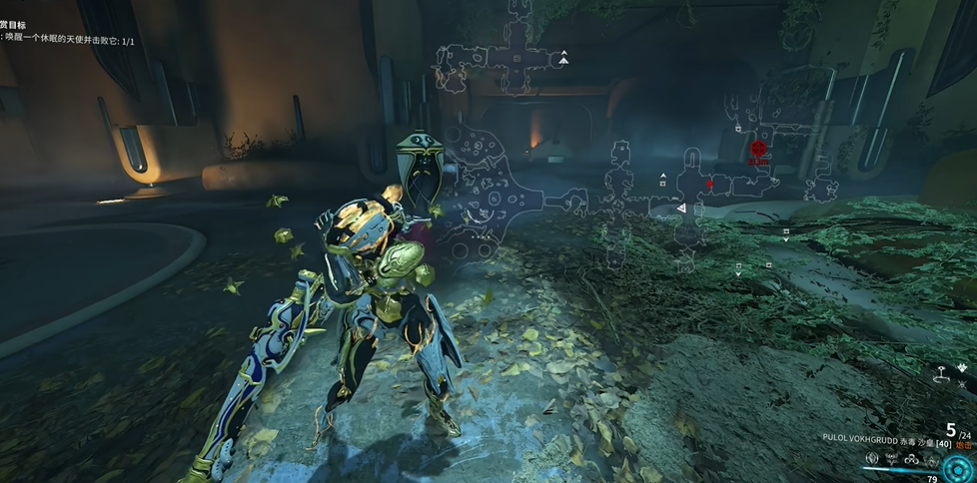Activate the first warframe ability icon

[871, 460]
